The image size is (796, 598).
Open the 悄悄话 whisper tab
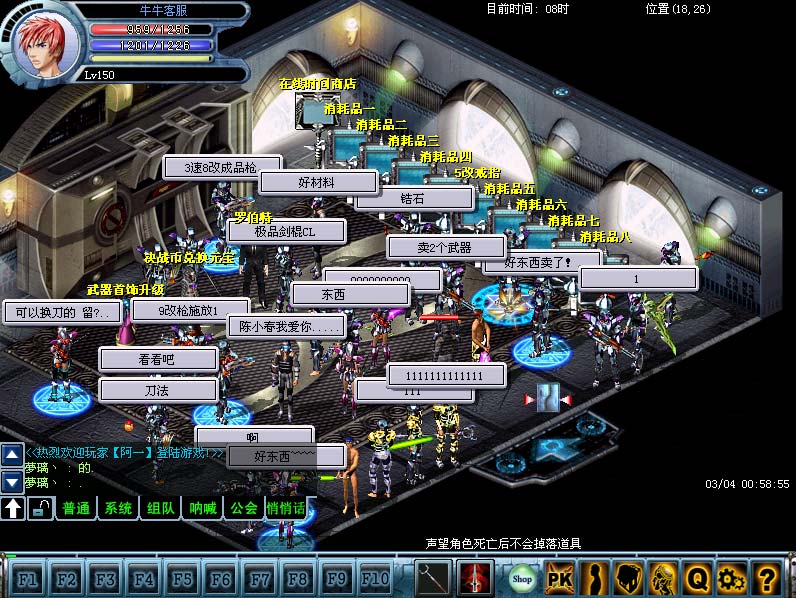[x=286, y=509]
